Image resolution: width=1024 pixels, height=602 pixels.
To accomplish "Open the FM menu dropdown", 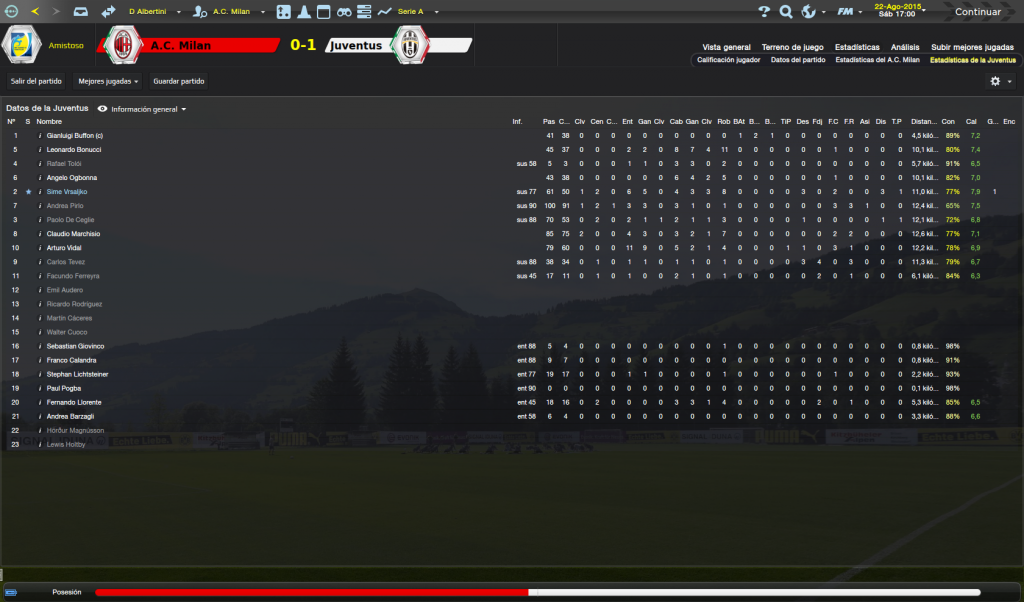I will pos(849,12).
